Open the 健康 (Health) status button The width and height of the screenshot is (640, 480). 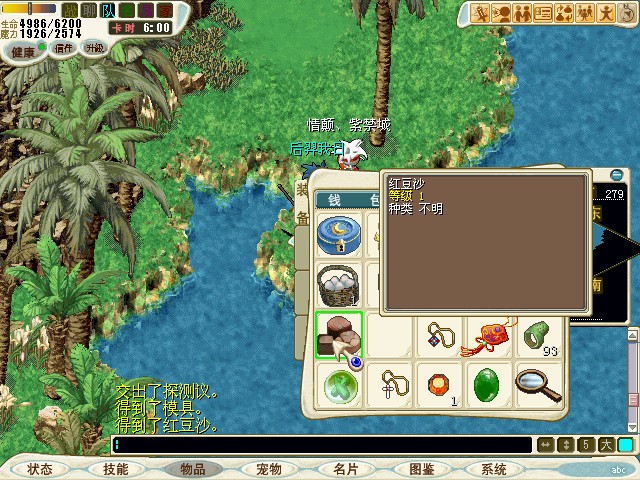point(24,50)
